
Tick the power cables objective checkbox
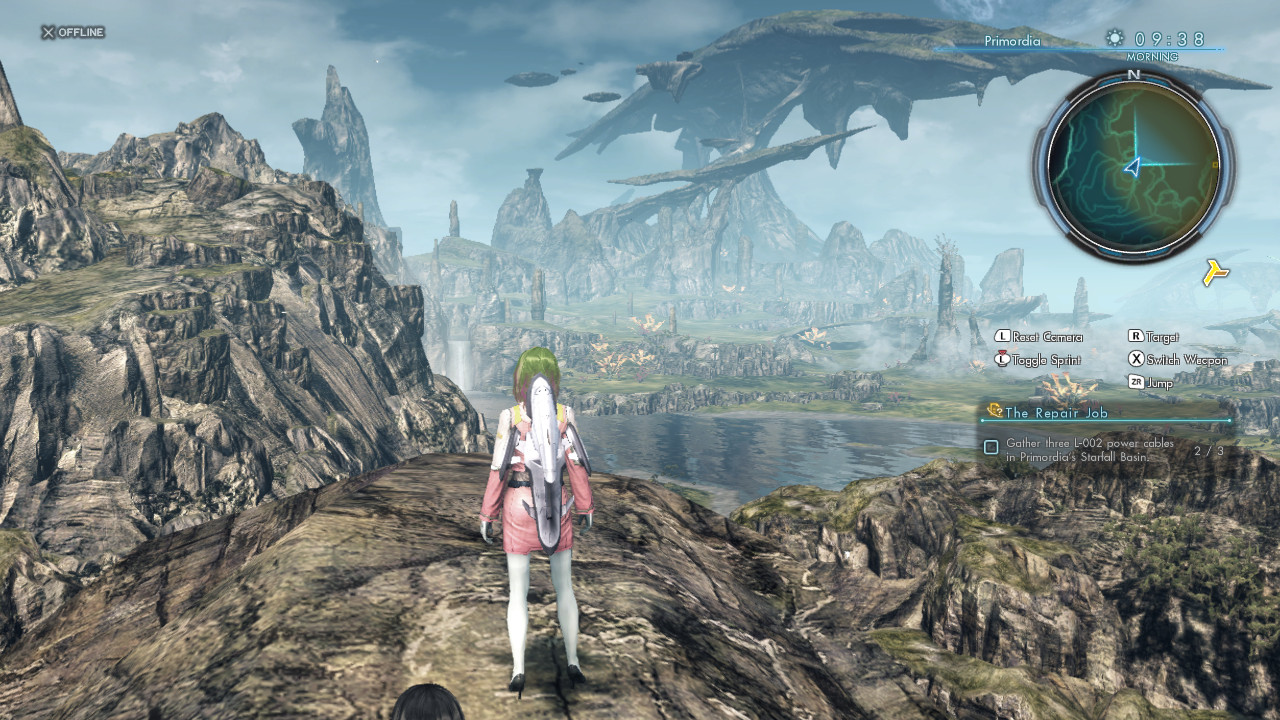pyautogui.click(x=991, y=448)
